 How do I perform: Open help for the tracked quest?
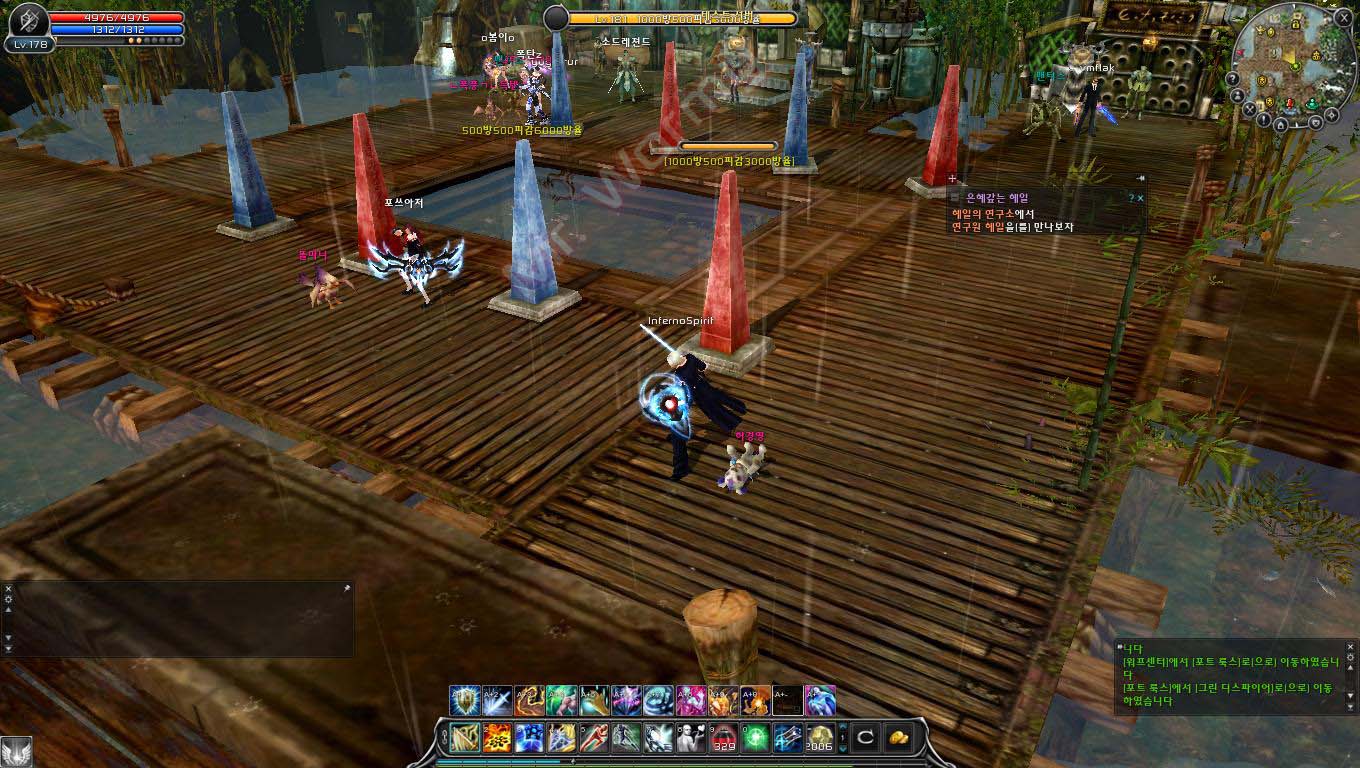point(1131,198)
